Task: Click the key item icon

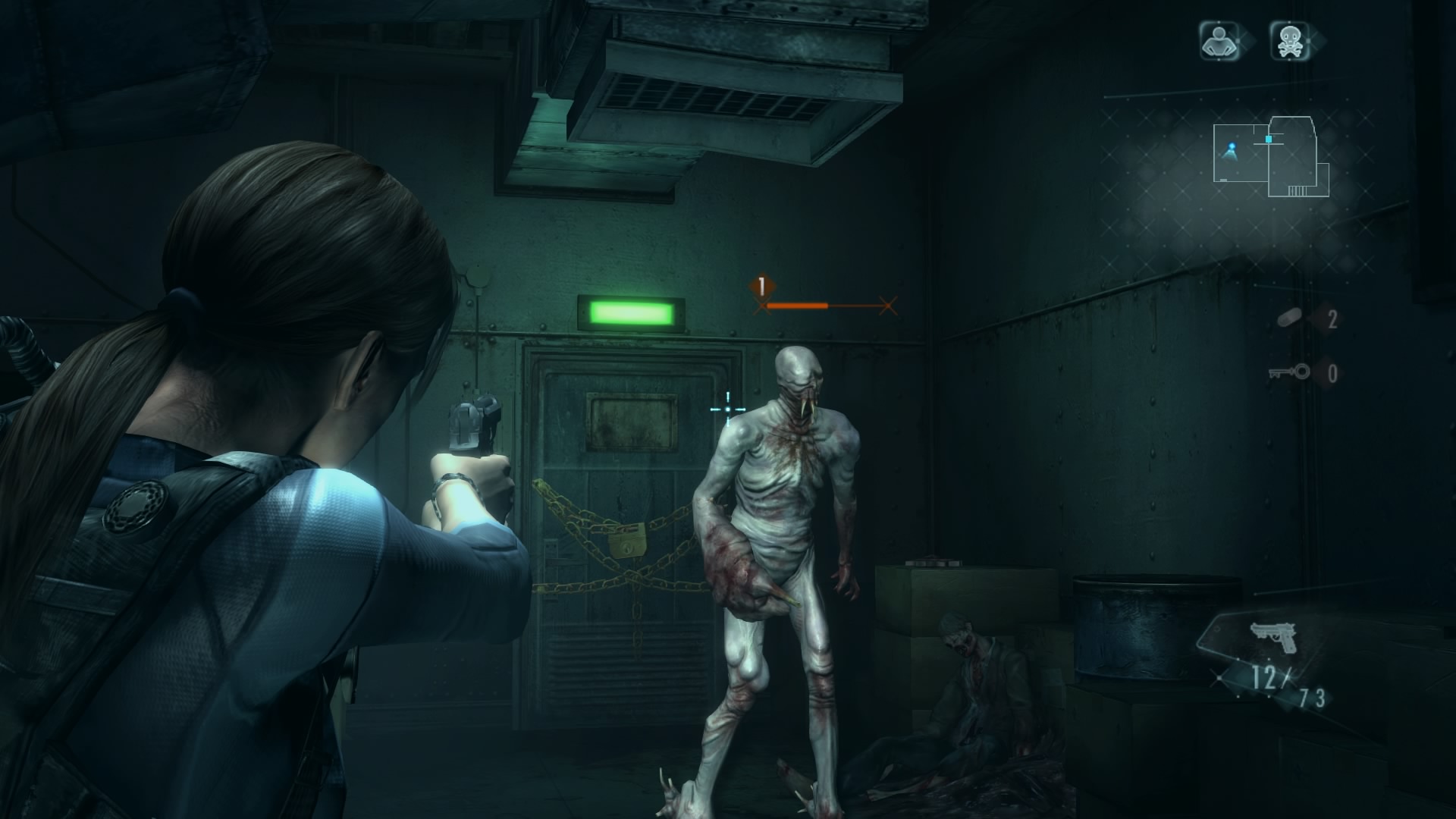Action: [1288, 372]
